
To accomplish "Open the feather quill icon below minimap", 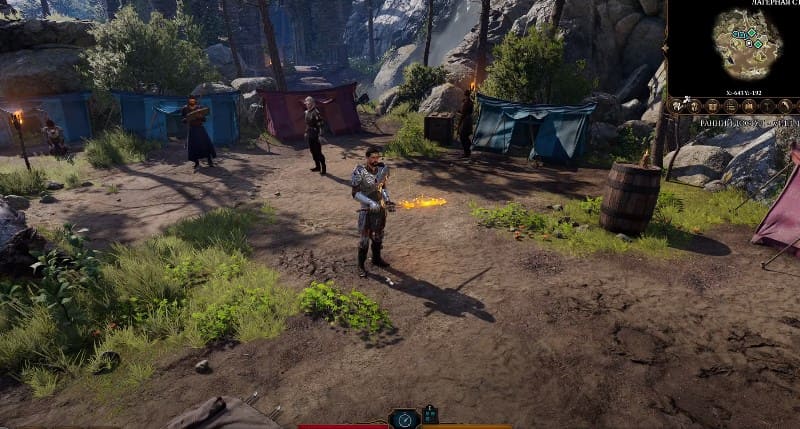I will [x=785, y=107].
